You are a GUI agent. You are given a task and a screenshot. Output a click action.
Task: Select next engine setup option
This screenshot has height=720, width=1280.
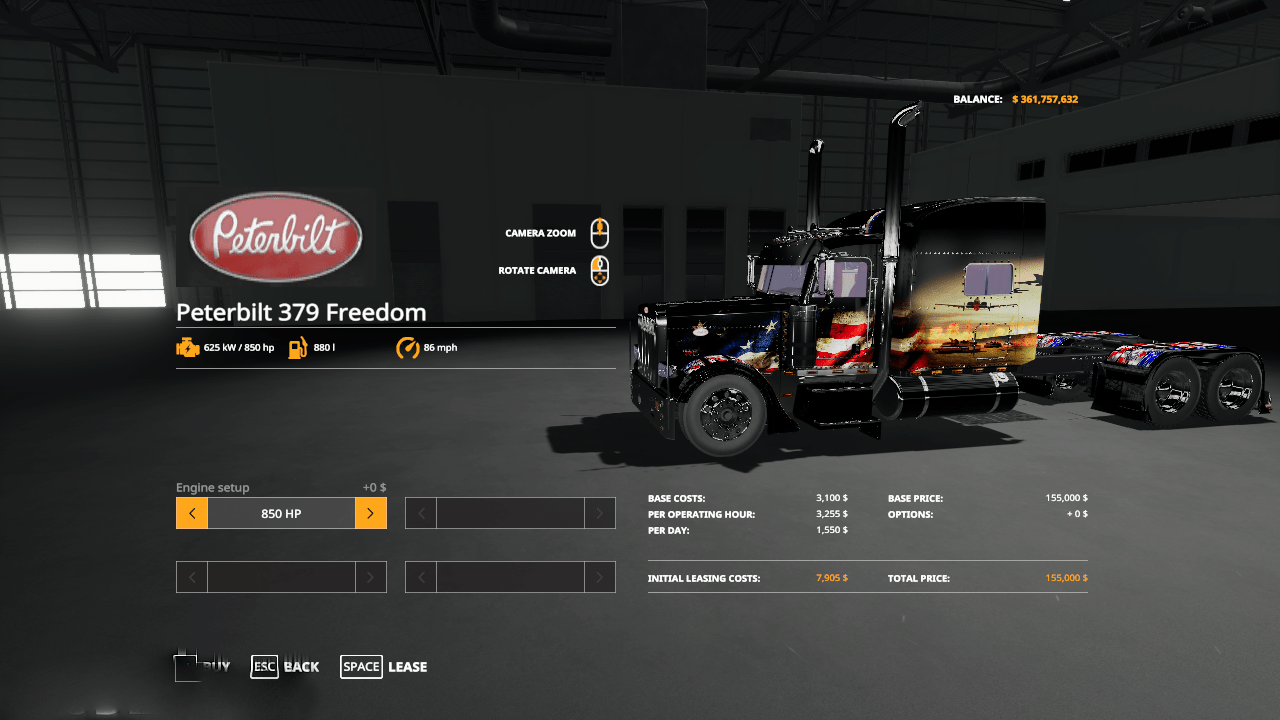370,513
